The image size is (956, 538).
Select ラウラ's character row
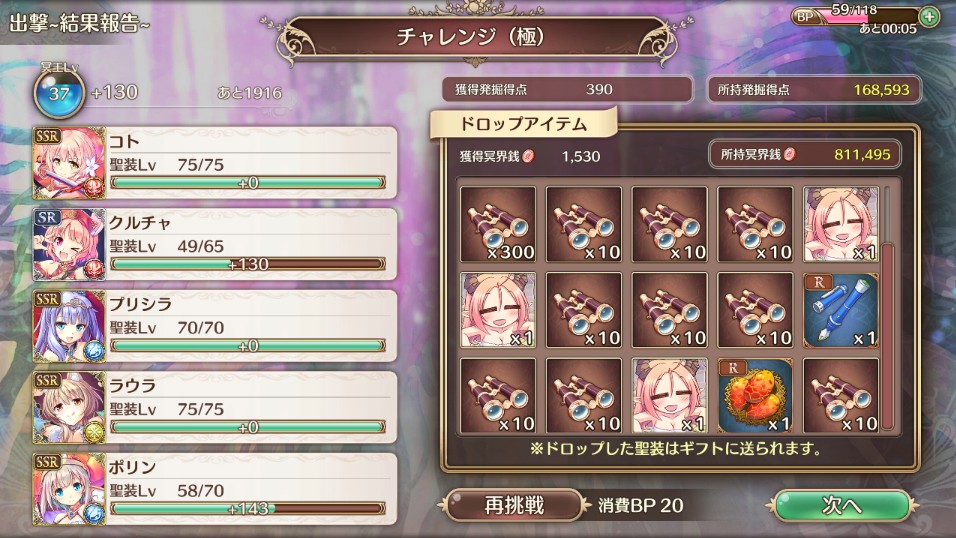click(214, 406)
